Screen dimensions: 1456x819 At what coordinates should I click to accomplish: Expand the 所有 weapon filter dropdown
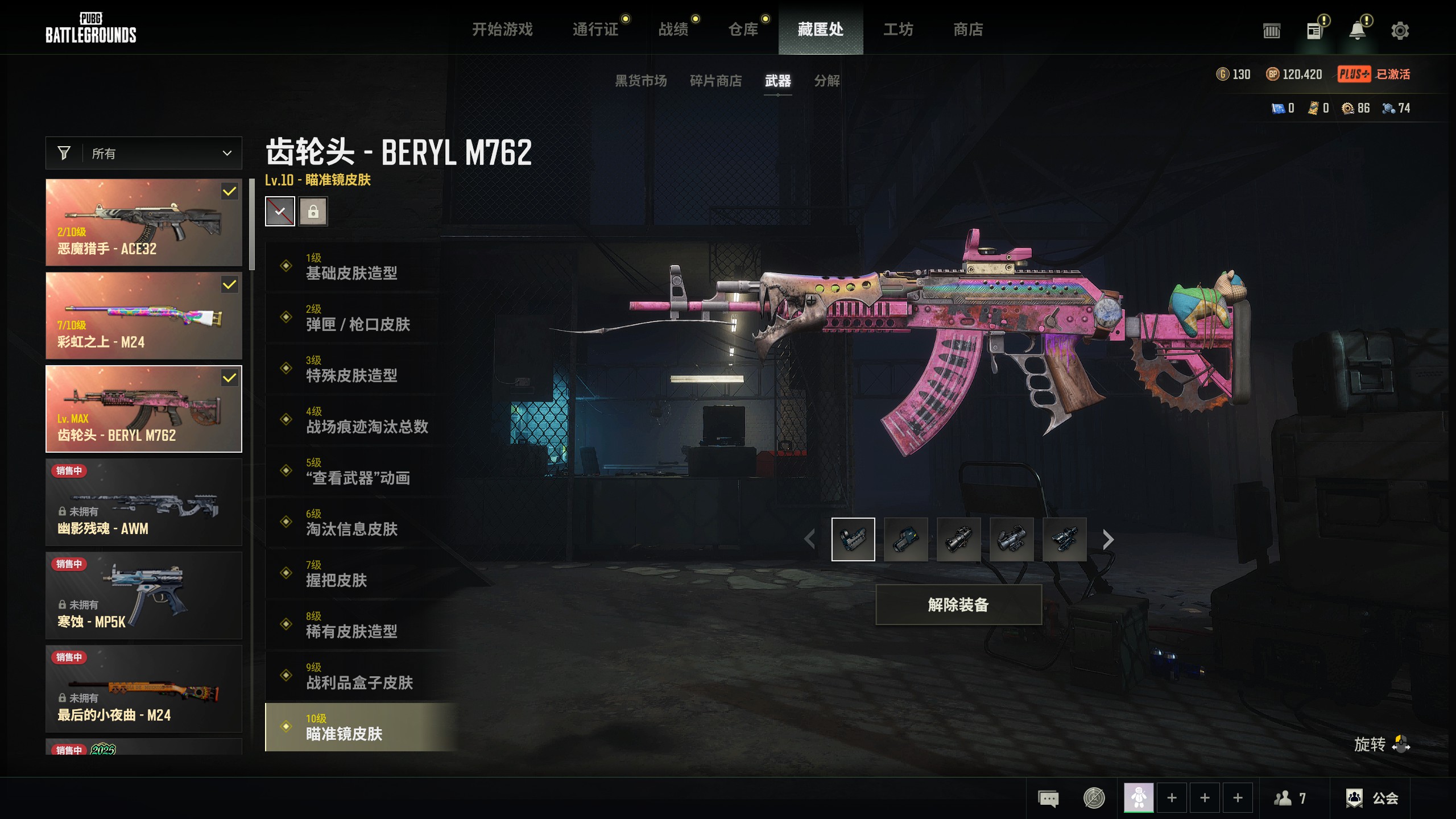(x=144, y=153)
